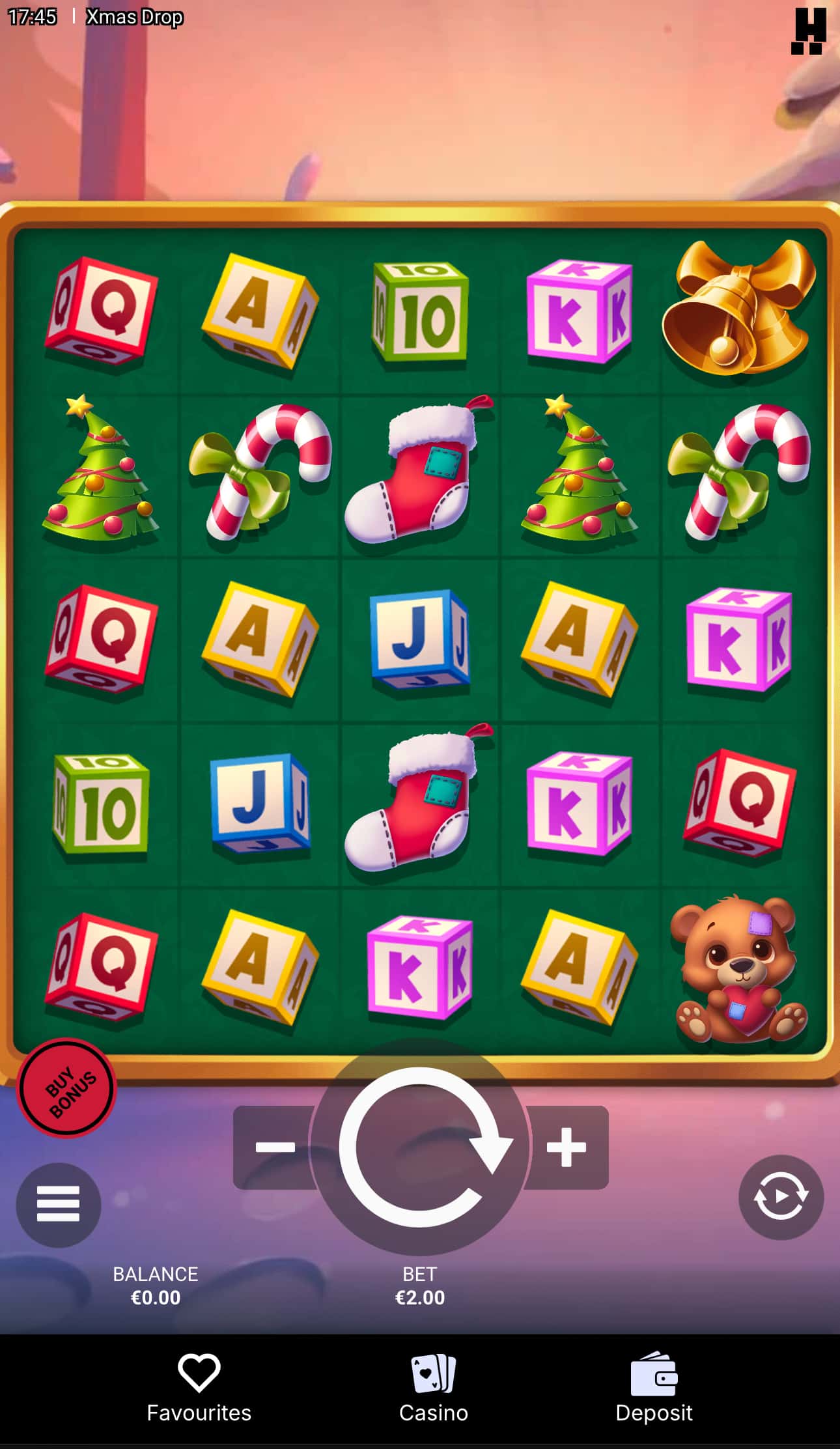Switch to the Casino tab
This screenshot has height=1449, width=840.
point(433,1394)
